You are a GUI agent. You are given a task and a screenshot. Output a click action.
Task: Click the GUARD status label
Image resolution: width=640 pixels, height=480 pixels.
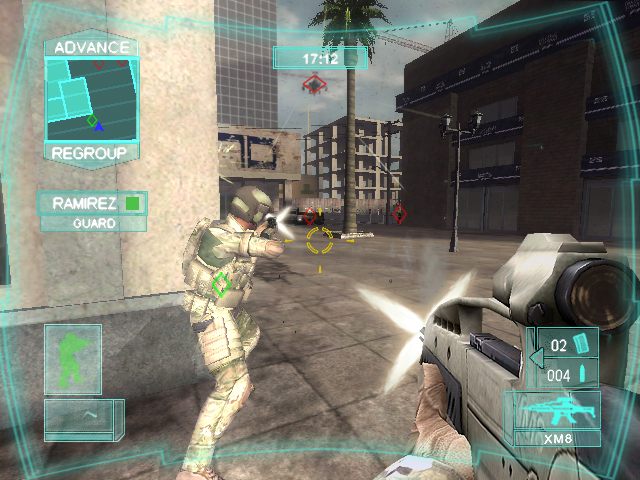93,224
